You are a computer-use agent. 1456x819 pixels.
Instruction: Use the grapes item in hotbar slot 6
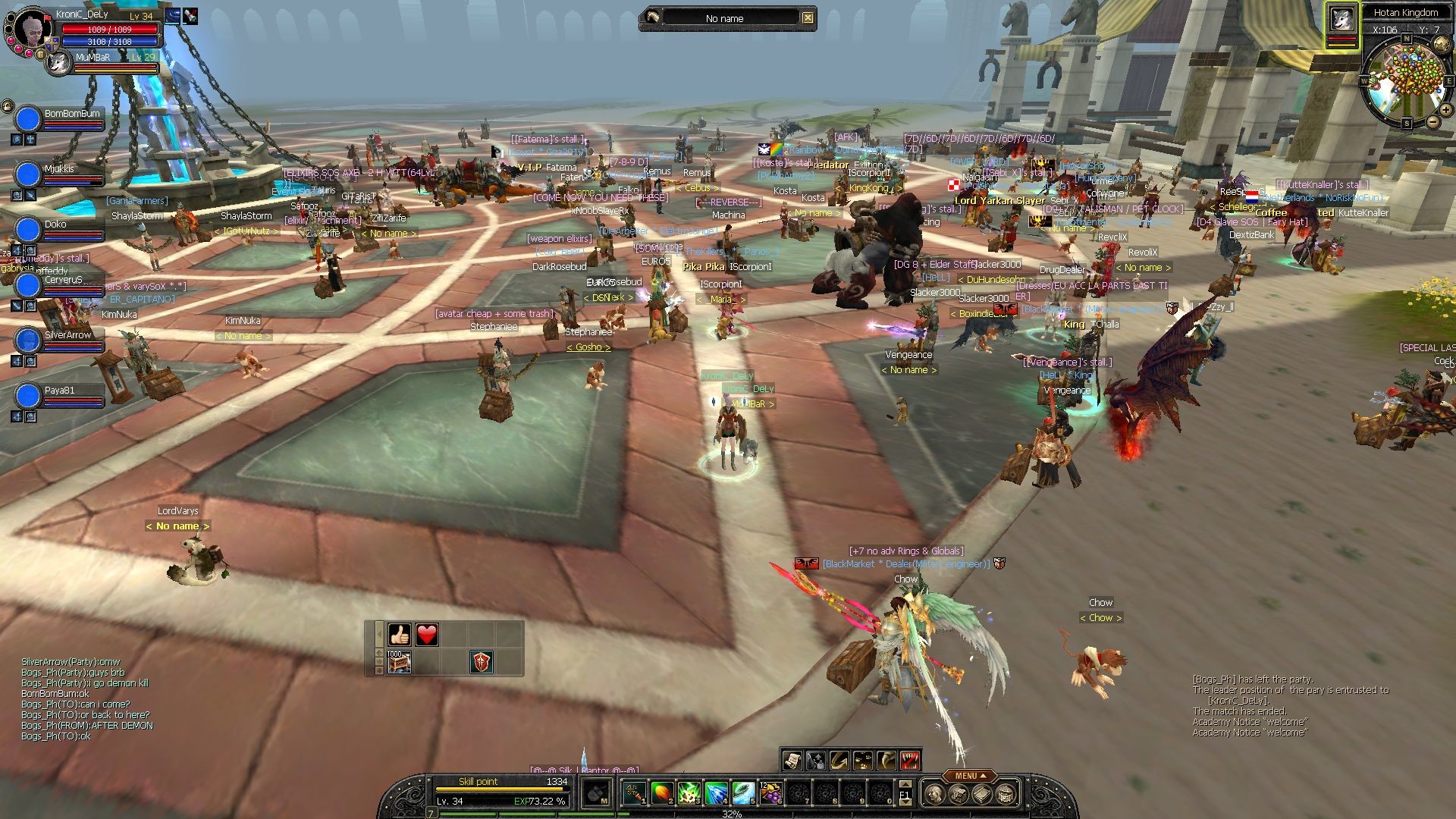click(x=771, y=793)
